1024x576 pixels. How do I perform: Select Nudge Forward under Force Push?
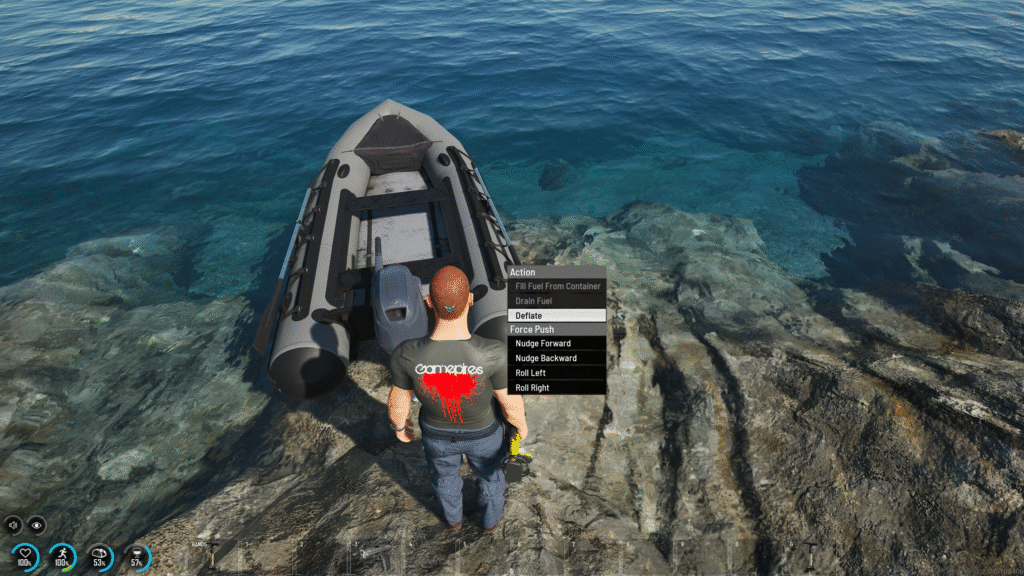tap(556, 343)
